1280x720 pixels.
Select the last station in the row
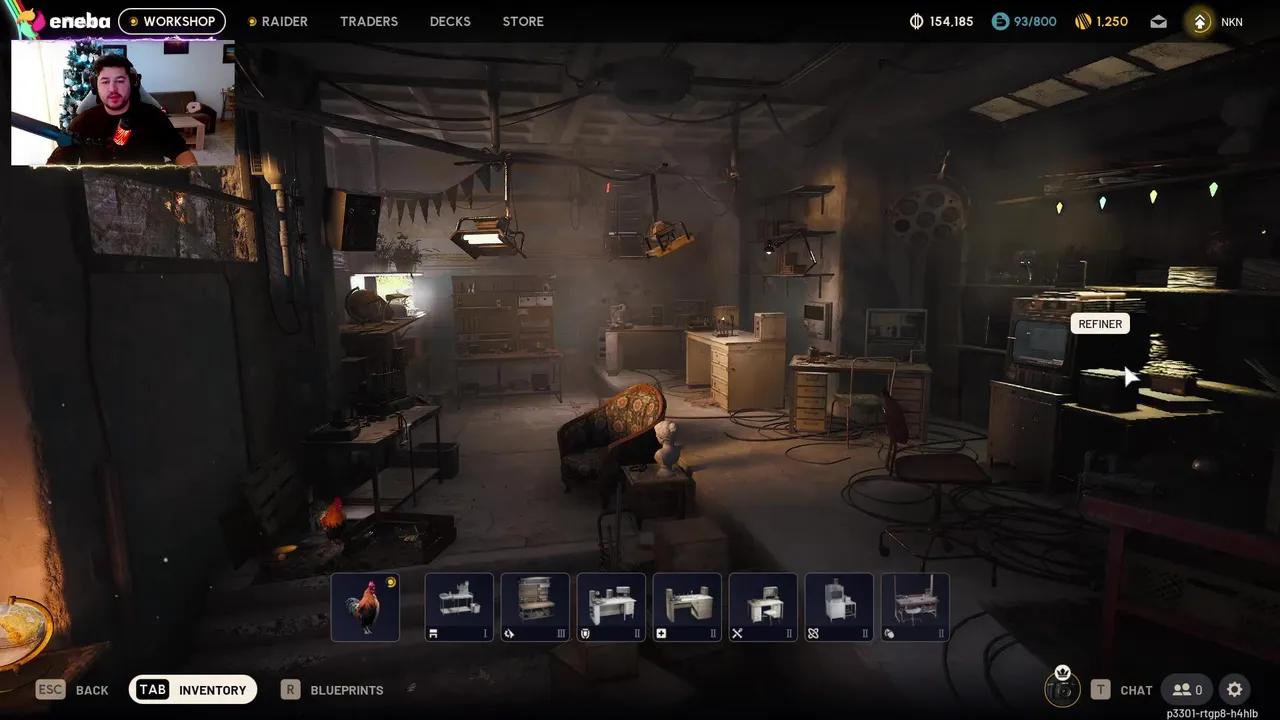pyautogui.click(x=915, y=606)
